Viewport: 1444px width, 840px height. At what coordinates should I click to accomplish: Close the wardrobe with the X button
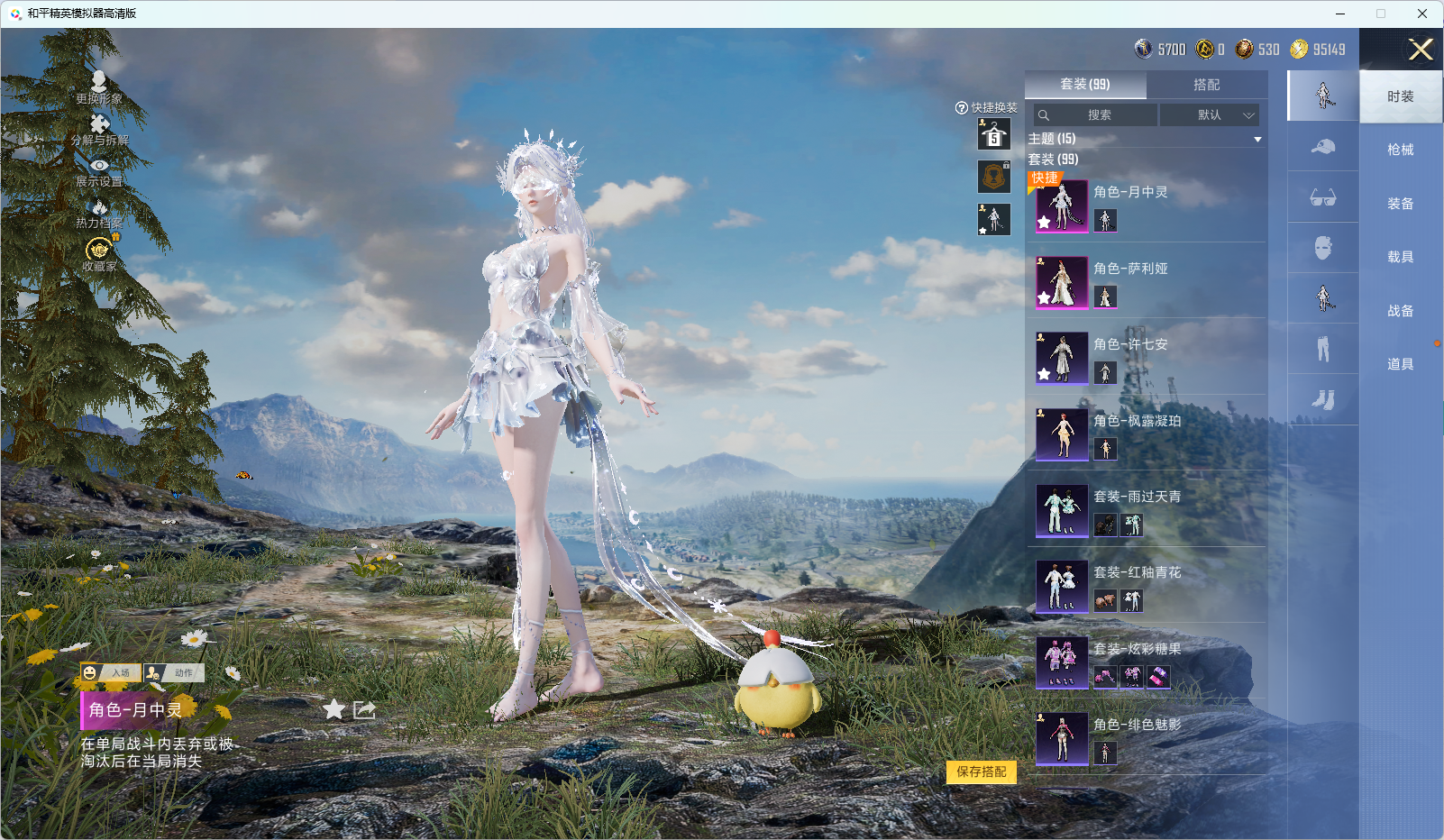(1421, 50)
